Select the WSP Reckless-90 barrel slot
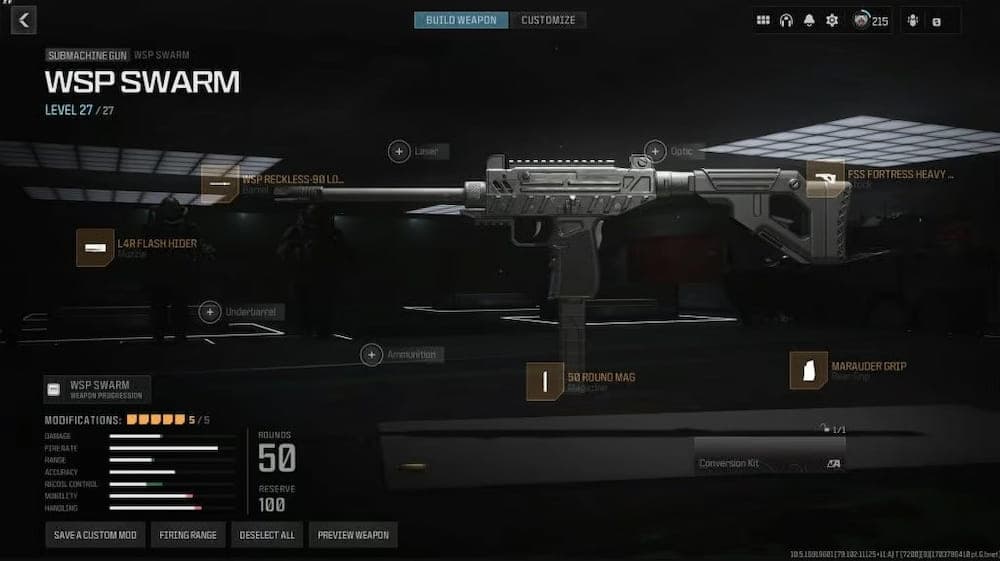 [220, 184]
